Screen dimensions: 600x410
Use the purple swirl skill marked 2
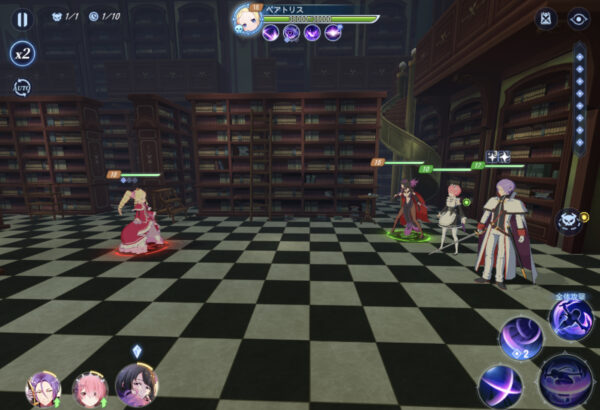521,338
